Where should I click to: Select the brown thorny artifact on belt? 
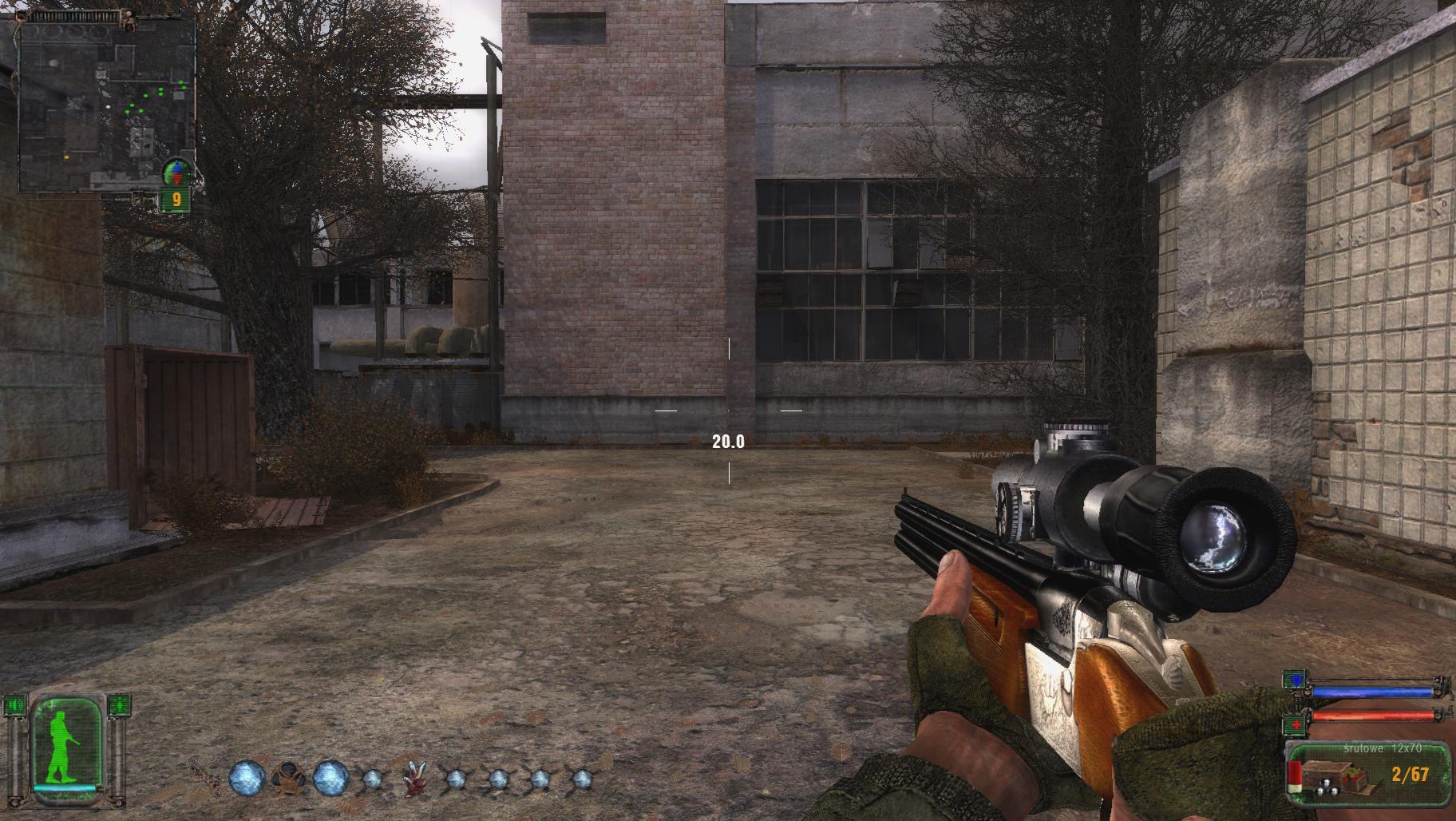(x=204, y=777)
